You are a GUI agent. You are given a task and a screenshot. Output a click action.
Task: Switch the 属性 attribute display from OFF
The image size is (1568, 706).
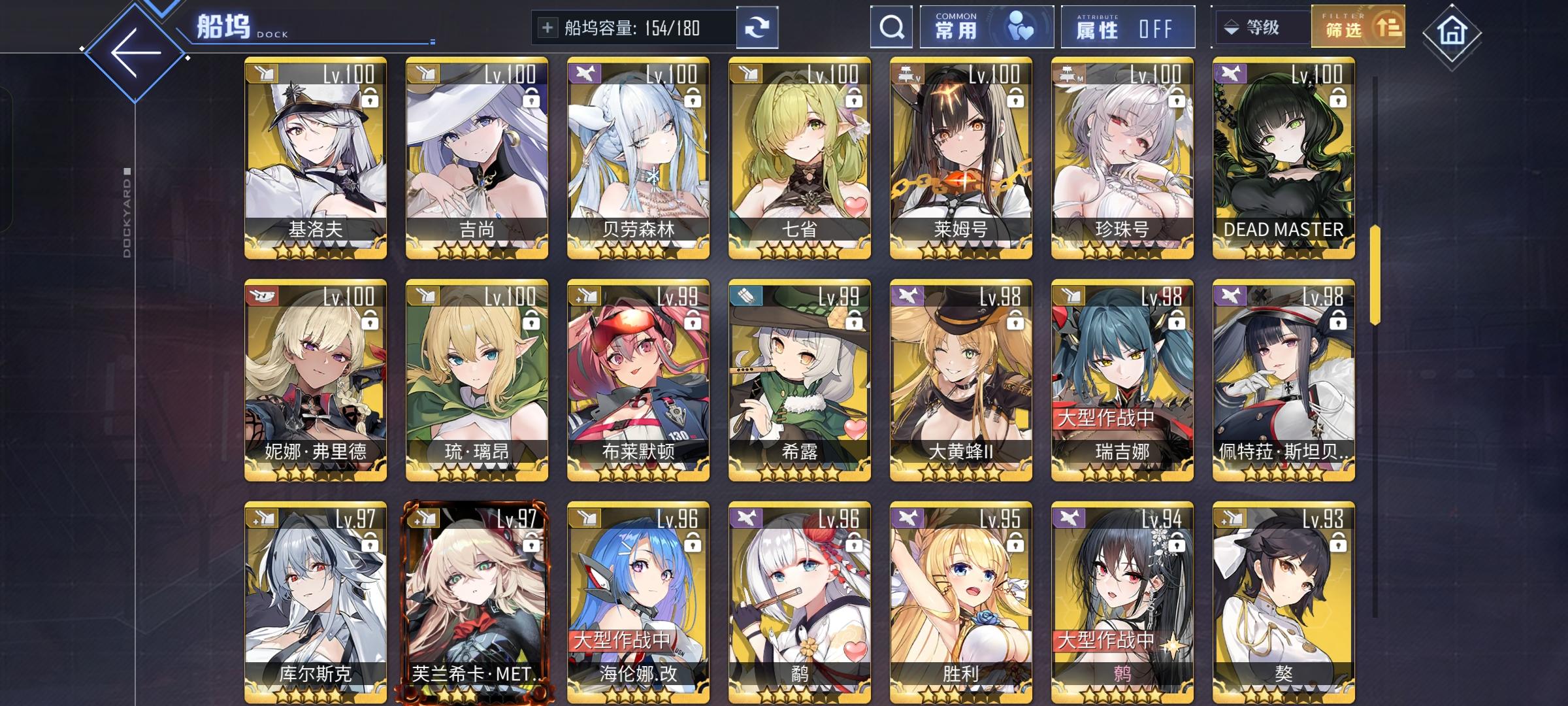point(1127,27)
